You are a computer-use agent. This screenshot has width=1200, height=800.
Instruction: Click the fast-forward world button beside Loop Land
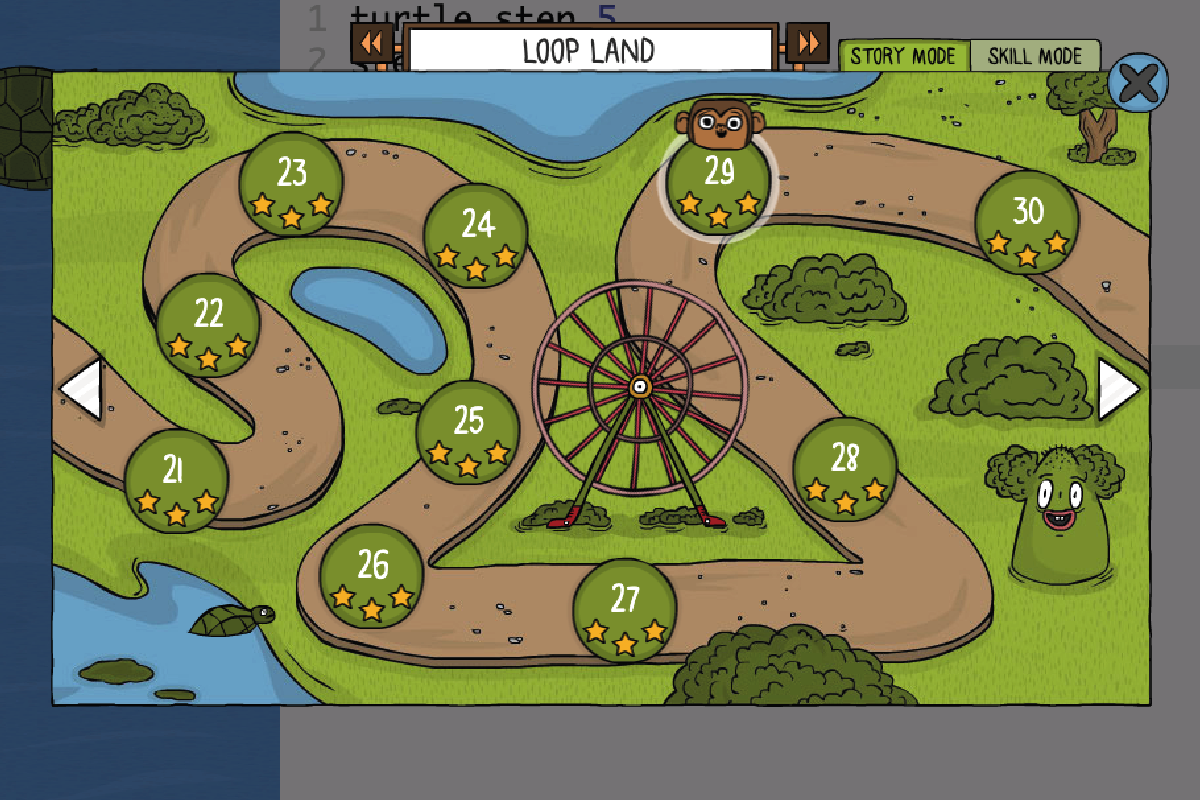(x=807, y=44)
